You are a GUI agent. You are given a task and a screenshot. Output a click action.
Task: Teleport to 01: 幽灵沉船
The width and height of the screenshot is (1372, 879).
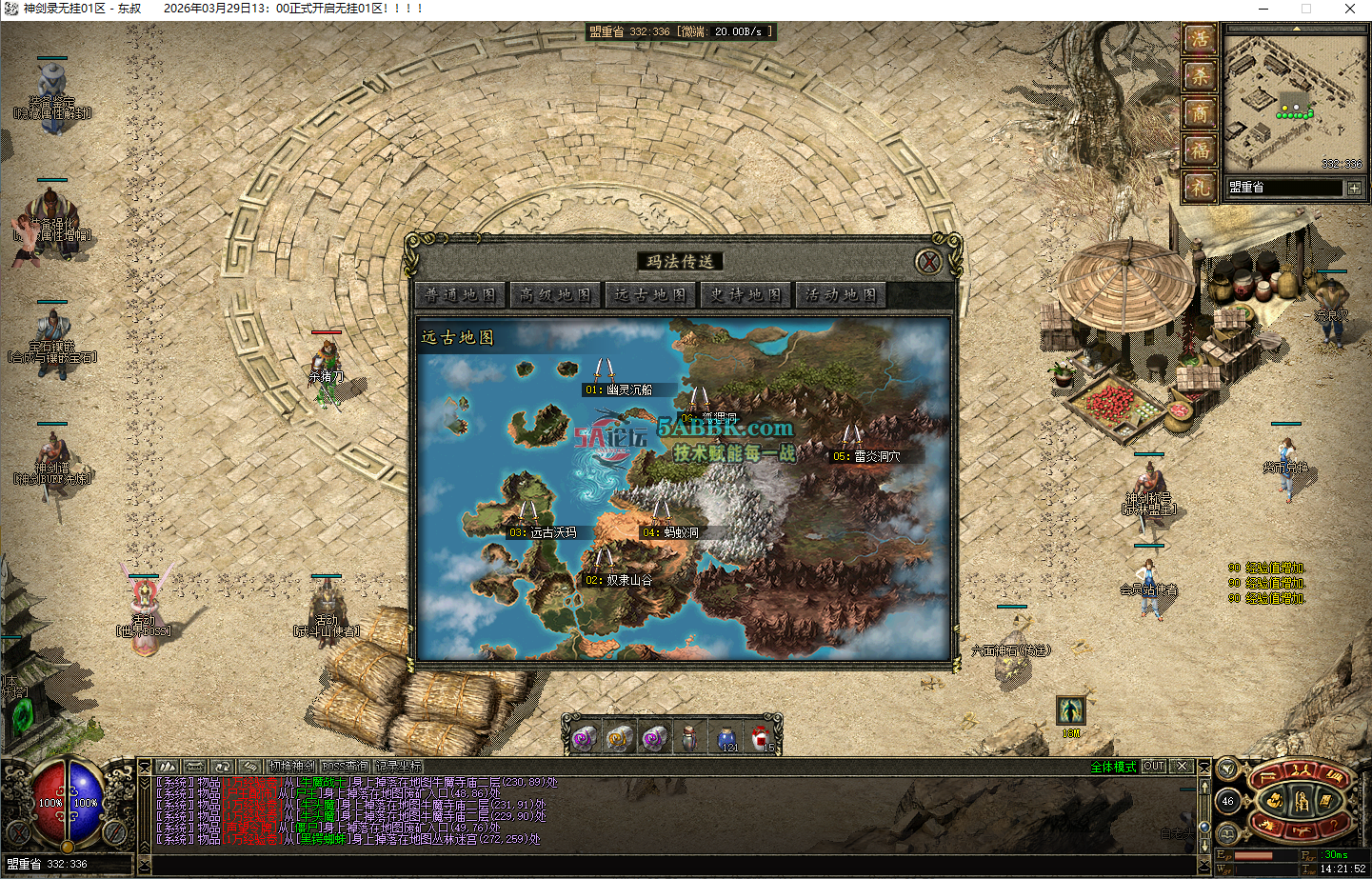[x=619, y=390]
